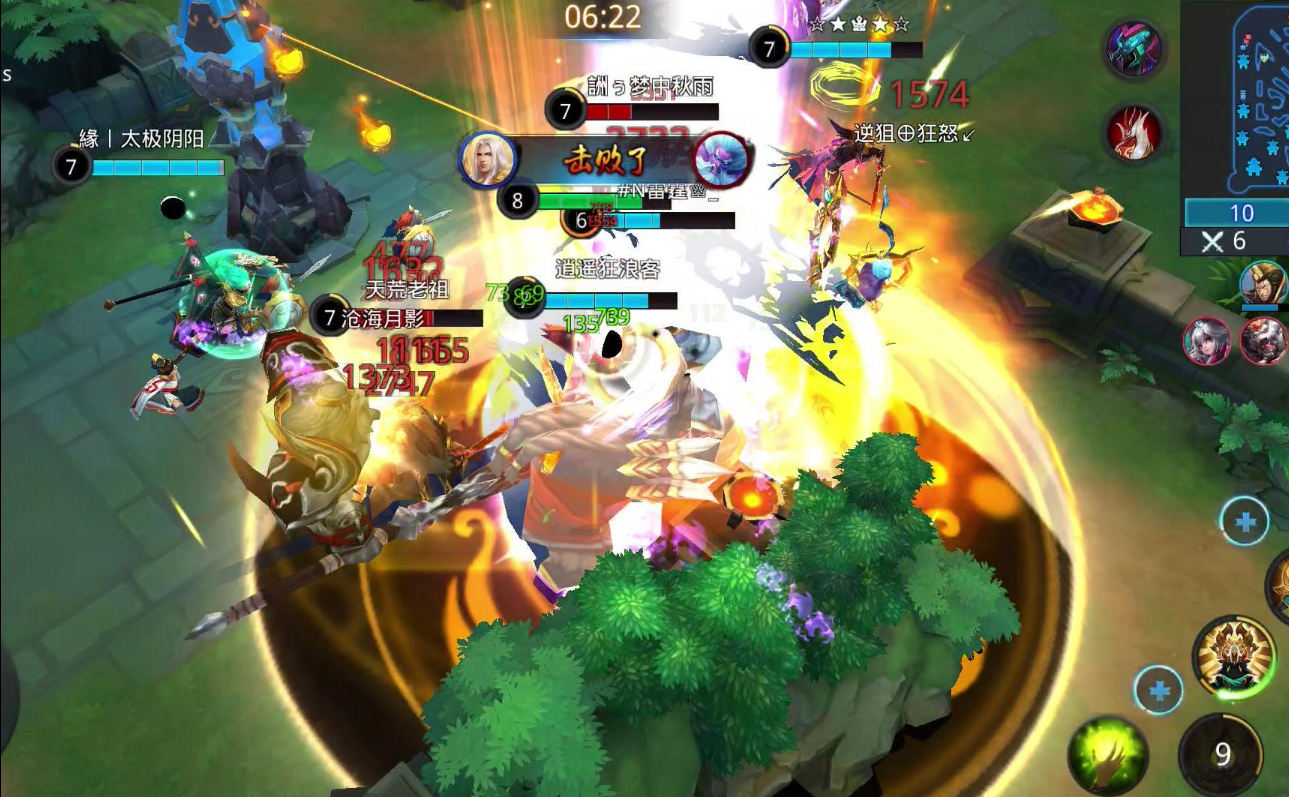Cast the golden meditating hero skill
This screenshot has height=797, width=1289.
(x=1234, y=656)
